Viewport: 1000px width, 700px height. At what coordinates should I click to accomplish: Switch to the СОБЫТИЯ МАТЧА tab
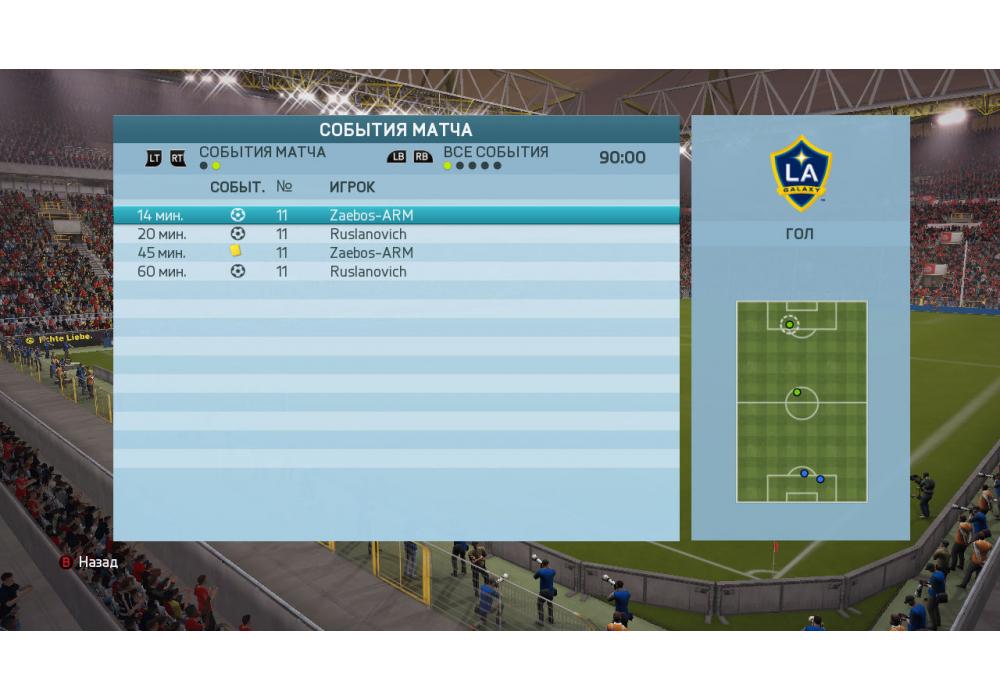coord(262,153)
